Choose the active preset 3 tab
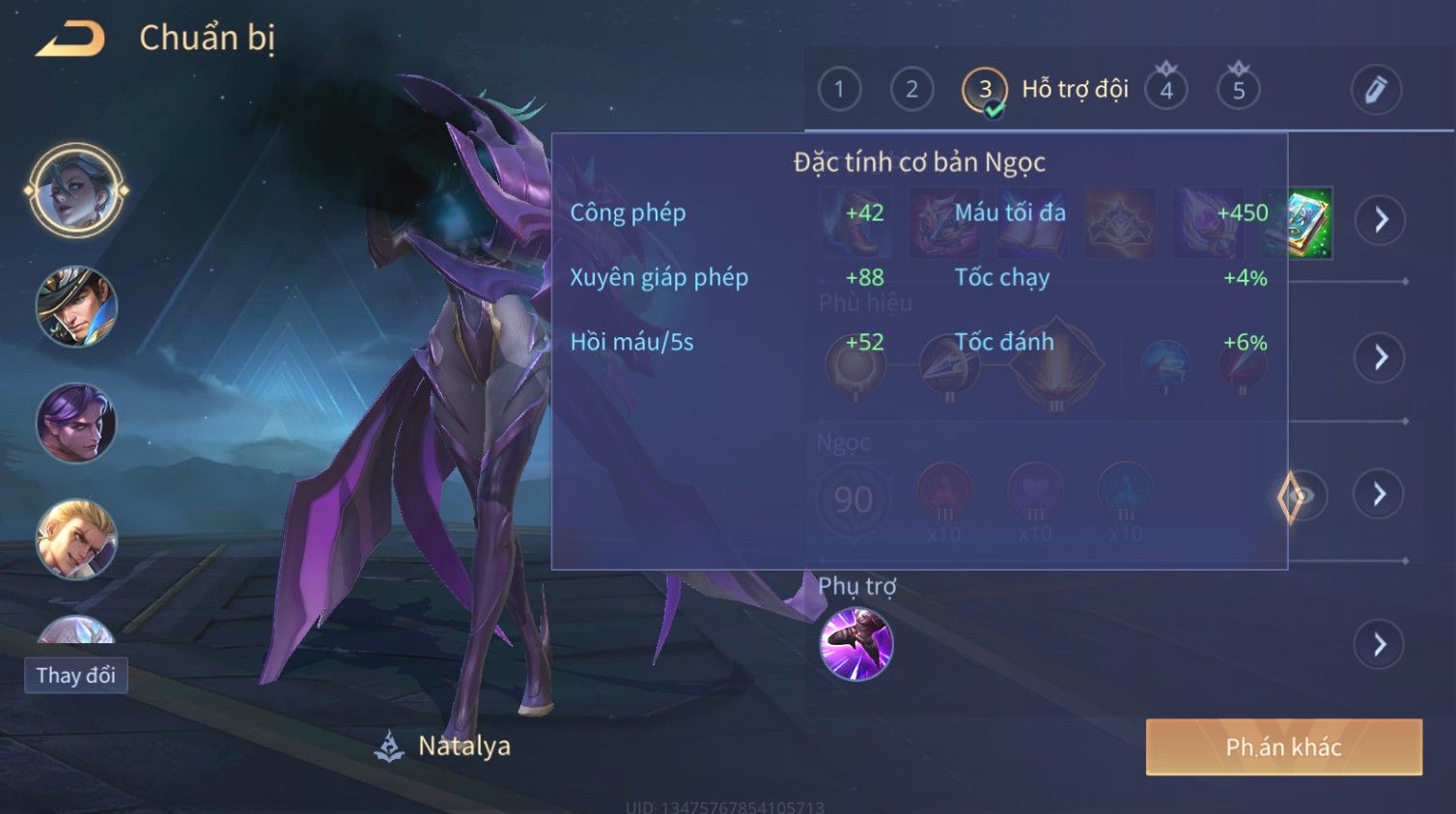 click(x=984, y=90)
